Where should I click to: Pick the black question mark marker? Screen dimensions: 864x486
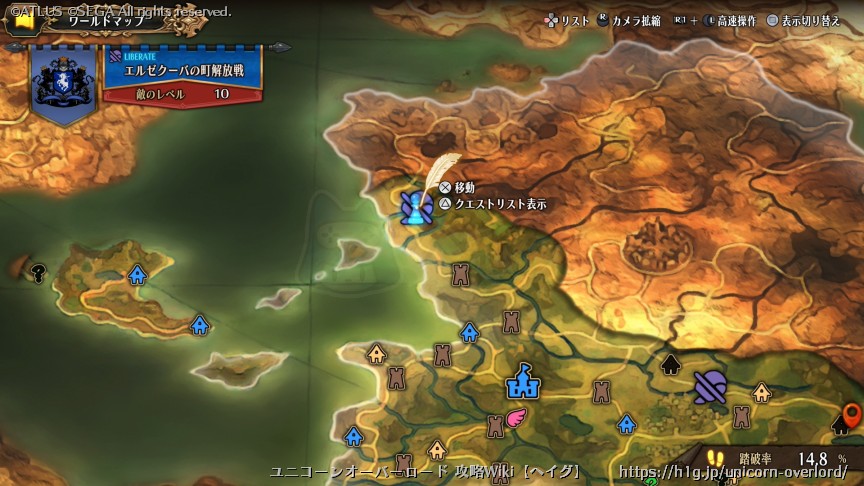point(39,271)
